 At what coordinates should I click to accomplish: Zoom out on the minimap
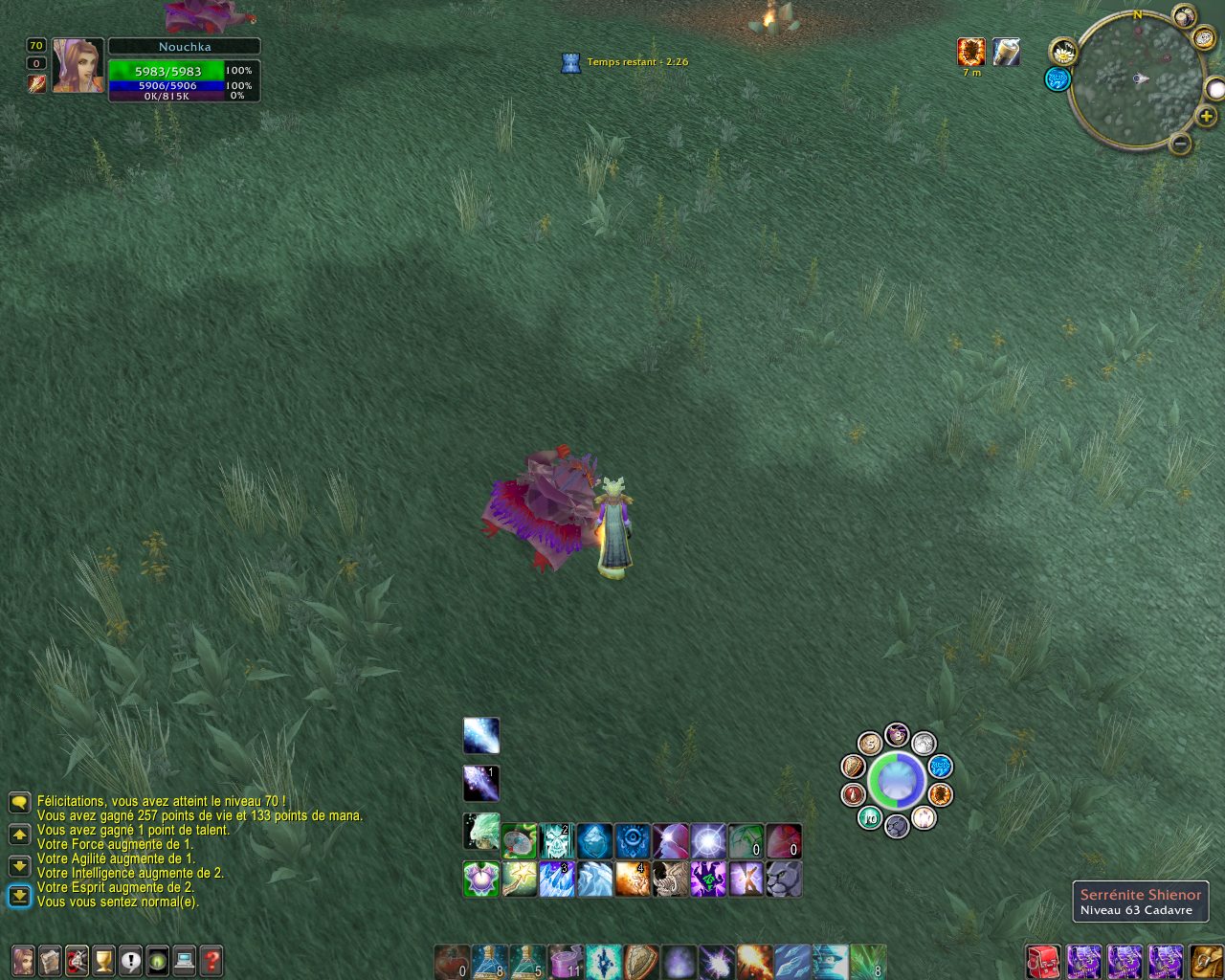(x=1180, y=144)
